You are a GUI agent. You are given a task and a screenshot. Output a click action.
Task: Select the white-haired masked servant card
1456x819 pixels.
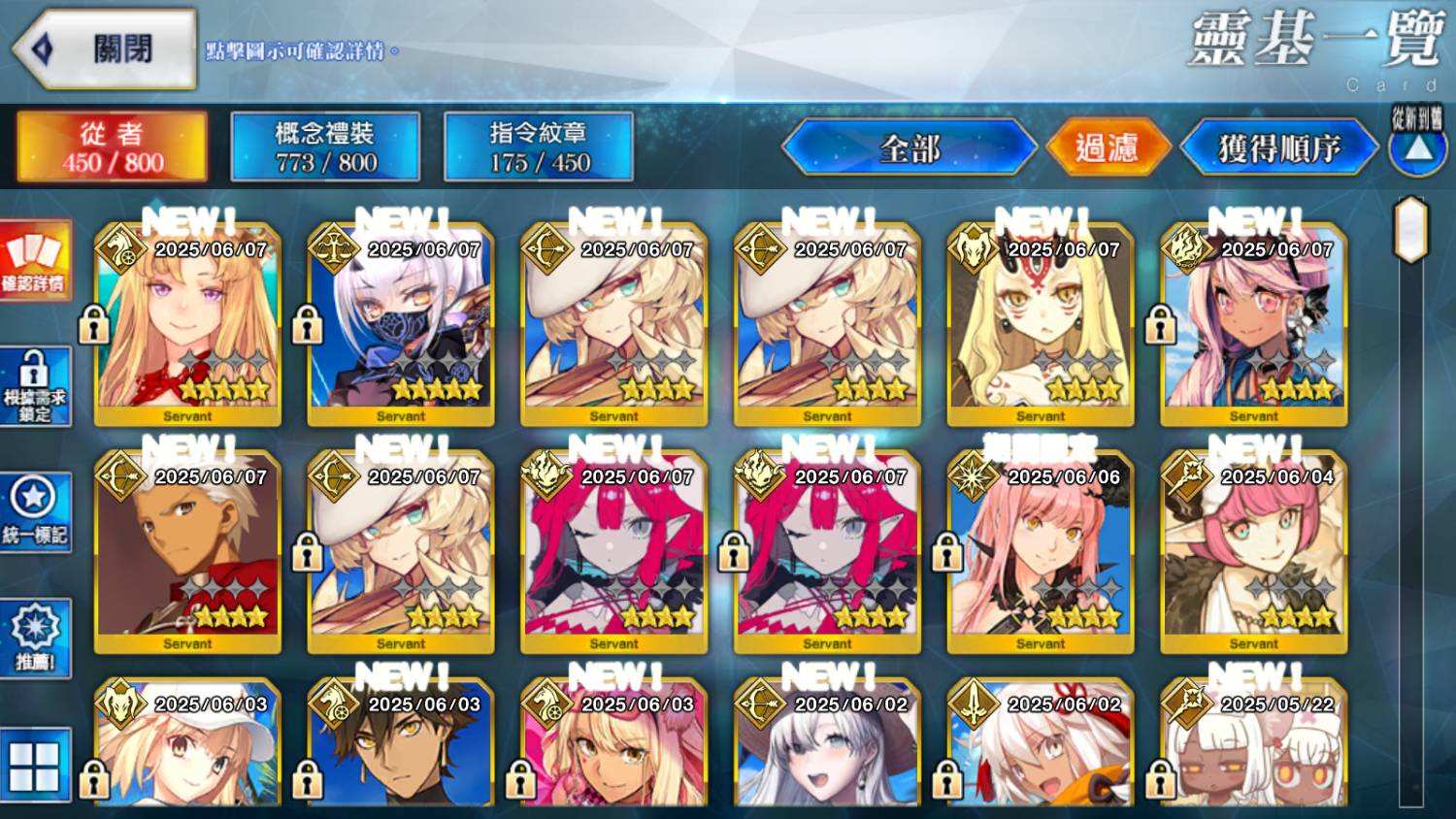click(401, 325)
